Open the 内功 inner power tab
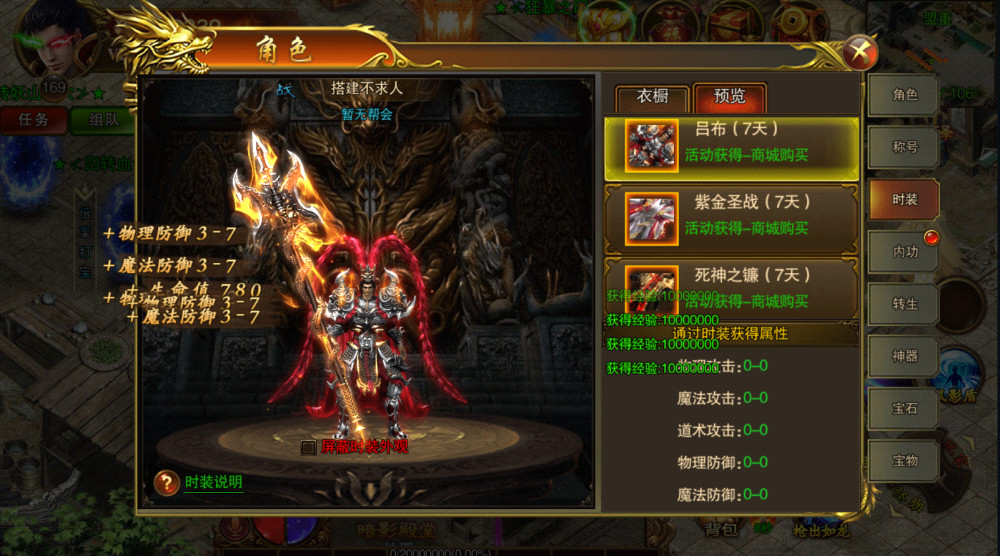 [x=904, y=252]
